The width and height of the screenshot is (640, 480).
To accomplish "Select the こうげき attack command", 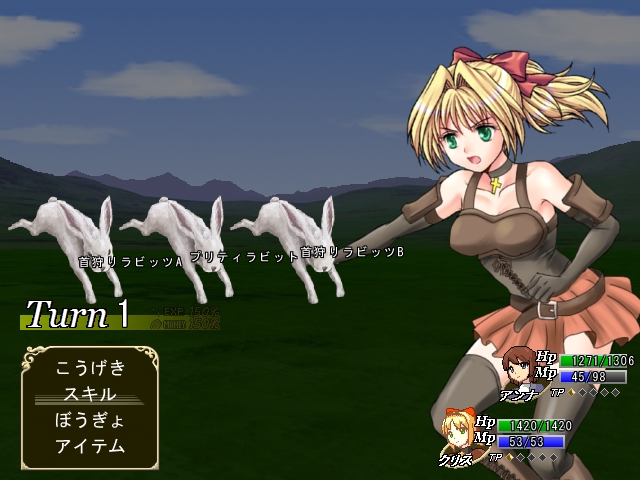I will click(x=90, y=368).
